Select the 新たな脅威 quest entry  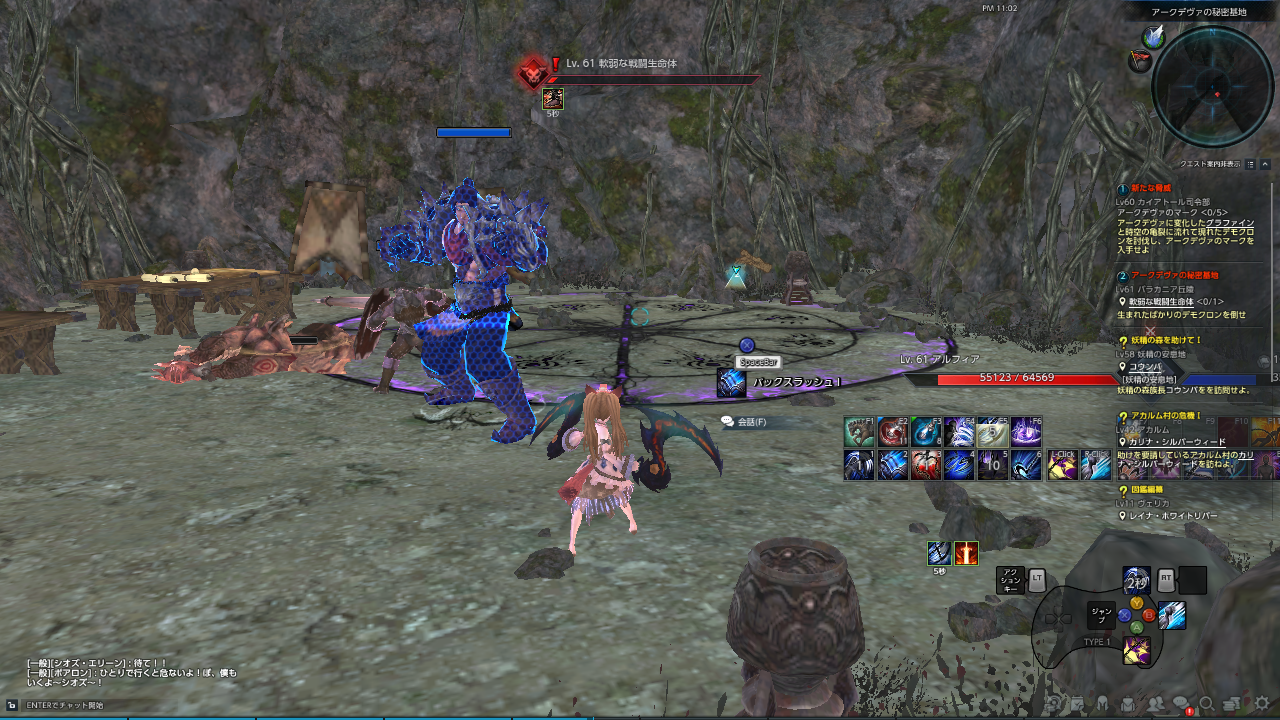1152,188
